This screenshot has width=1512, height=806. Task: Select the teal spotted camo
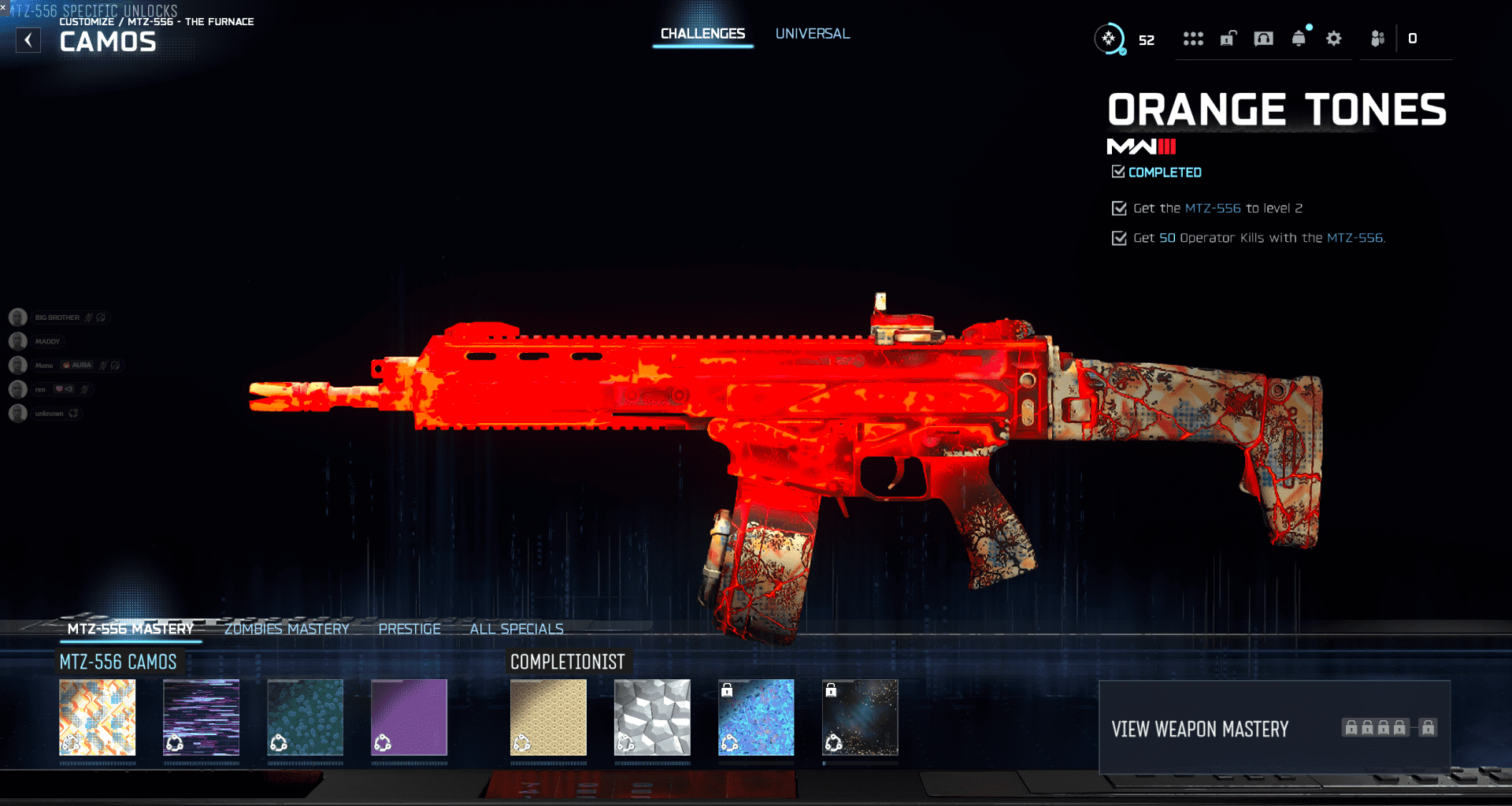point(306,718)
